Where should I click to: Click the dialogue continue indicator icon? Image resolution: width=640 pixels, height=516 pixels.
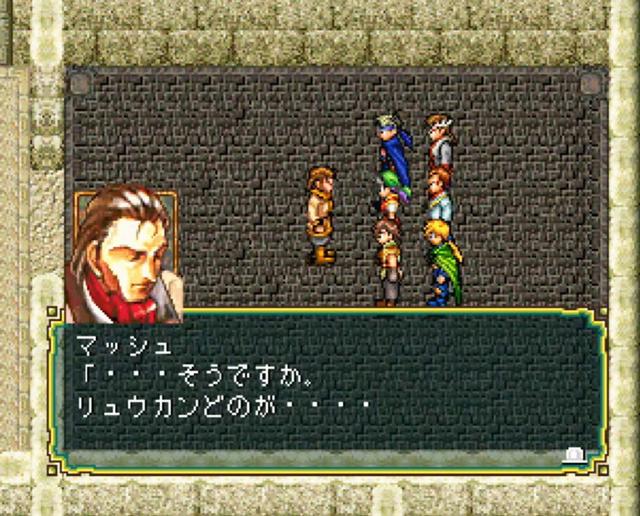[575, 454]
